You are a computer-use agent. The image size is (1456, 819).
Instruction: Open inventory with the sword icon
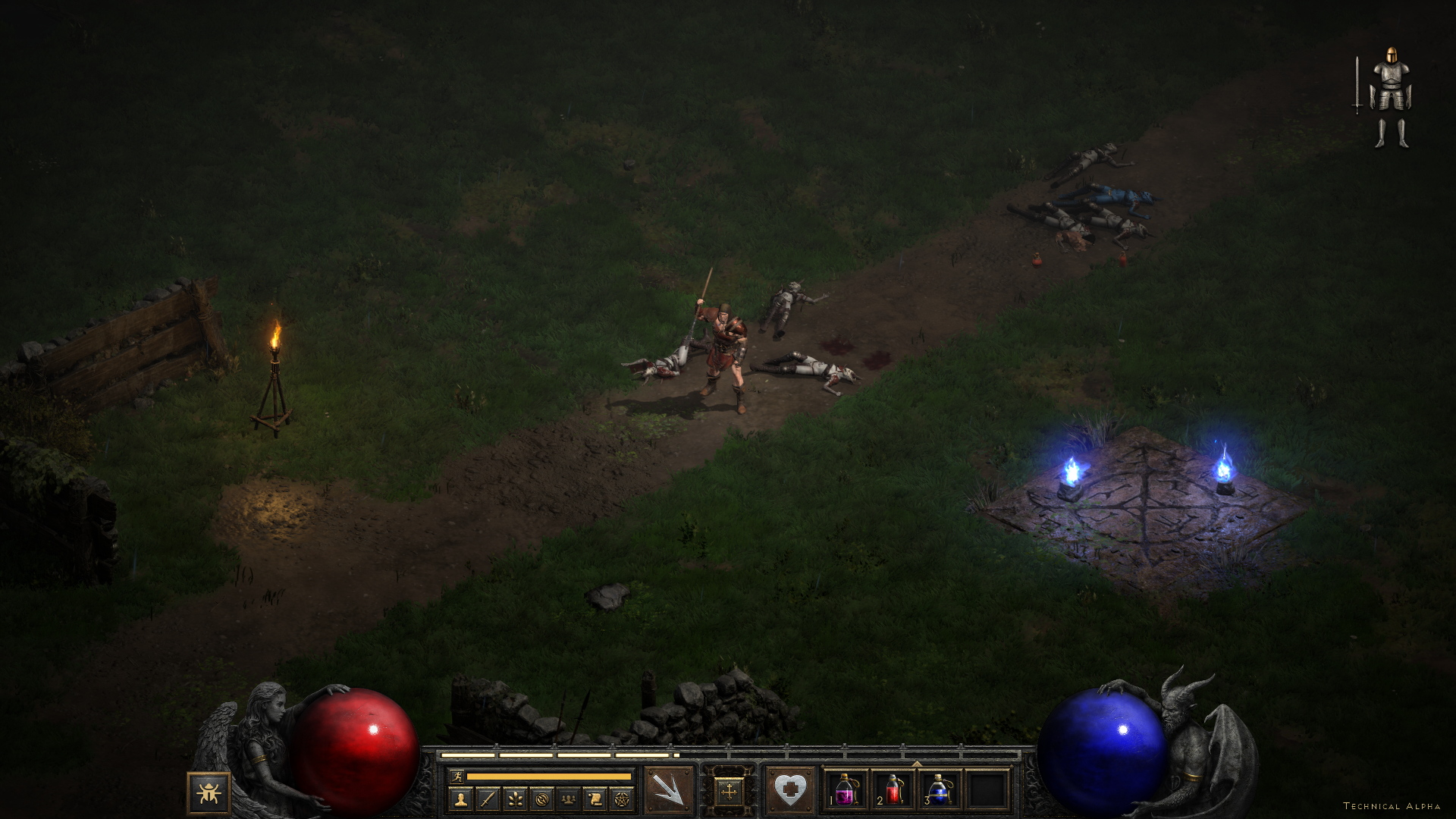488,799
